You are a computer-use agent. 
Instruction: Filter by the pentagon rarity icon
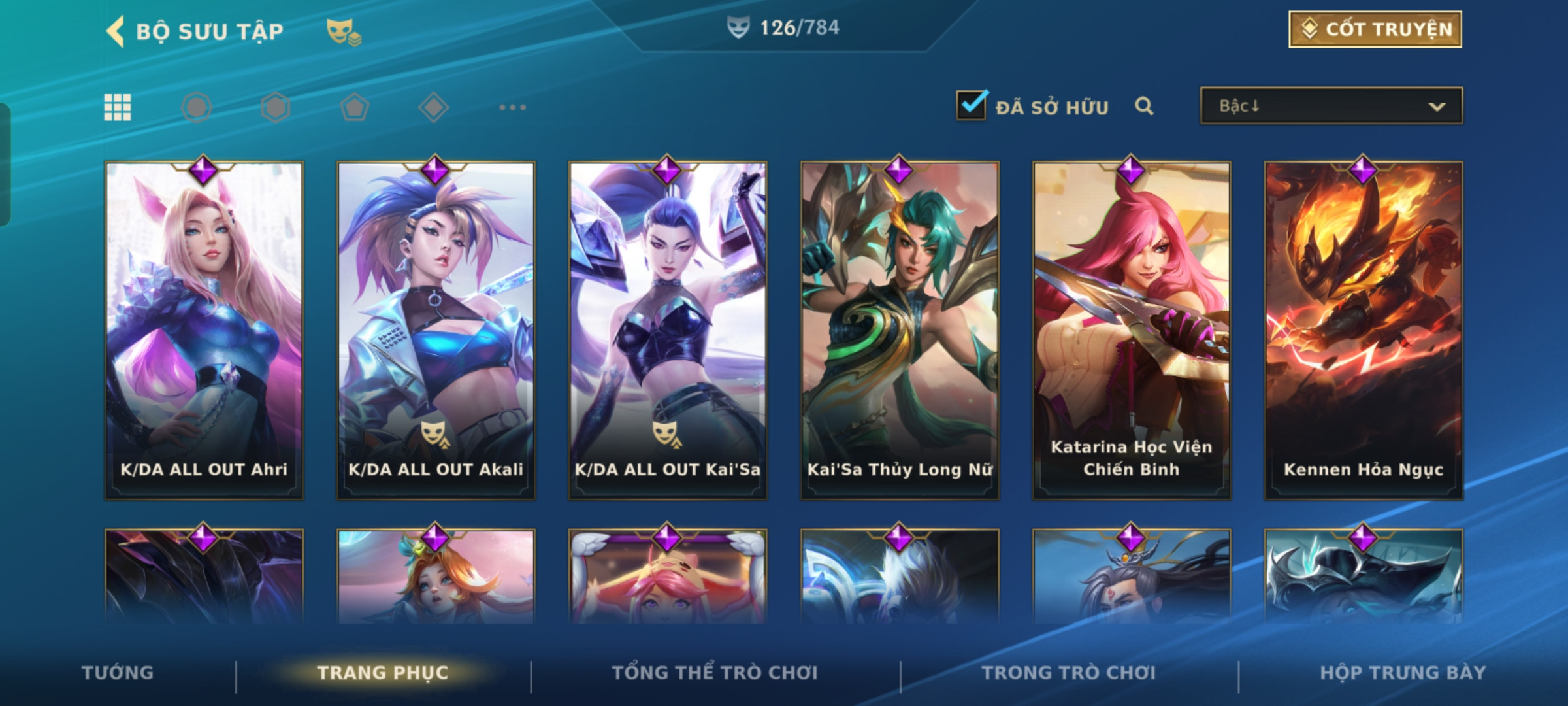pos(355,107)
